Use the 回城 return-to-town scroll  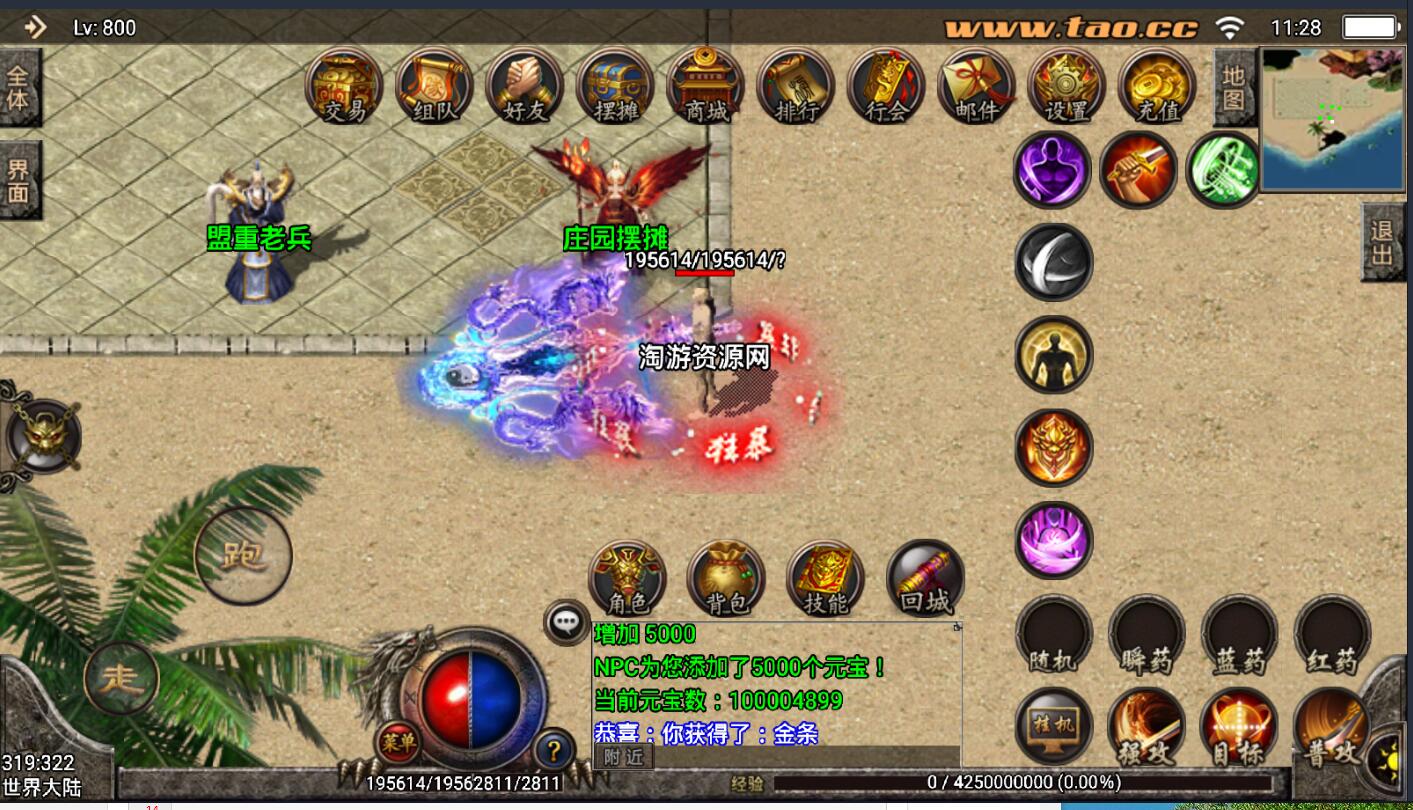coord(925,579)
